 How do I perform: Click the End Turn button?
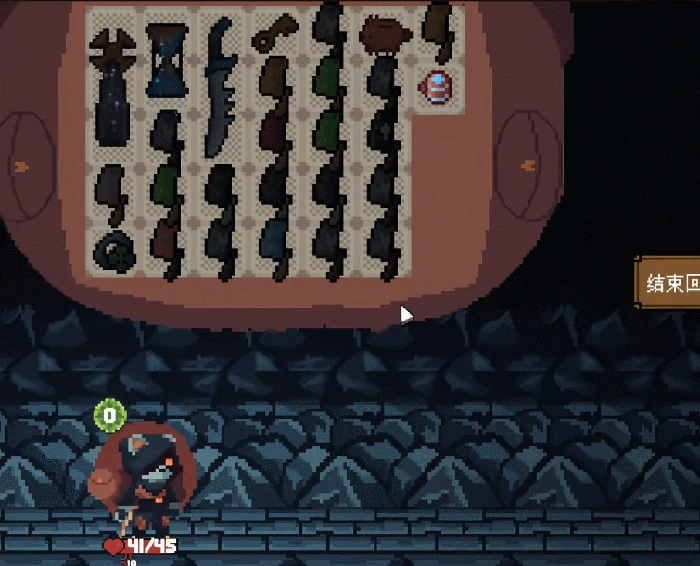[x=670, y=284]
